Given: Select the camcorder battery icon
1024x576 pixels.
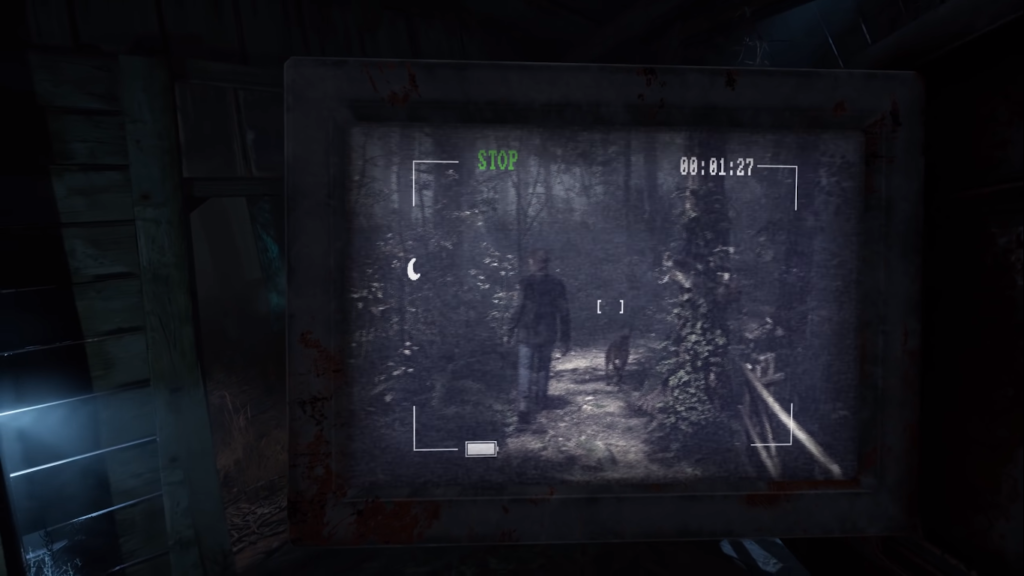Looking at the screenshot, I should click(481, 449).
